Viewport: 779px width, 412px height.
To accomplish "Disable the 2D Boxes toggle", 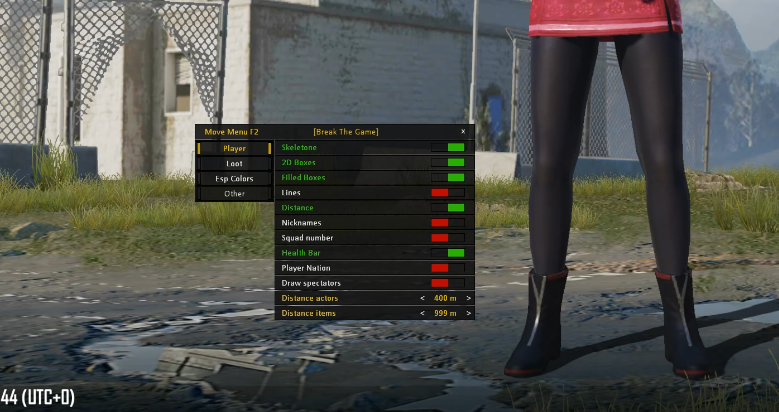I will (x=447, y=162).
